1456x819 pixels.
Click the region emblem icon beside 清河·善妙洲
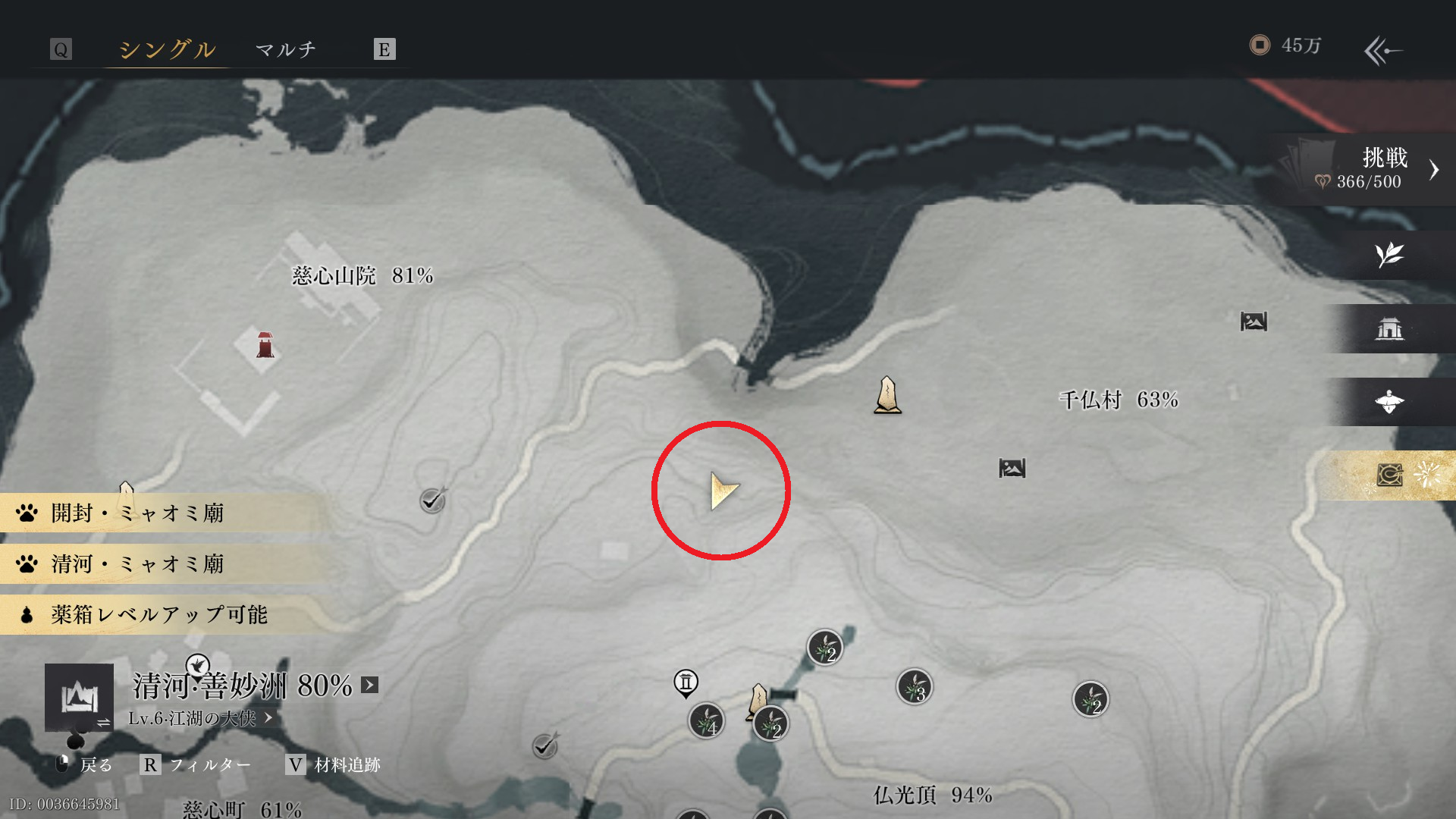(x=79, y=697)
